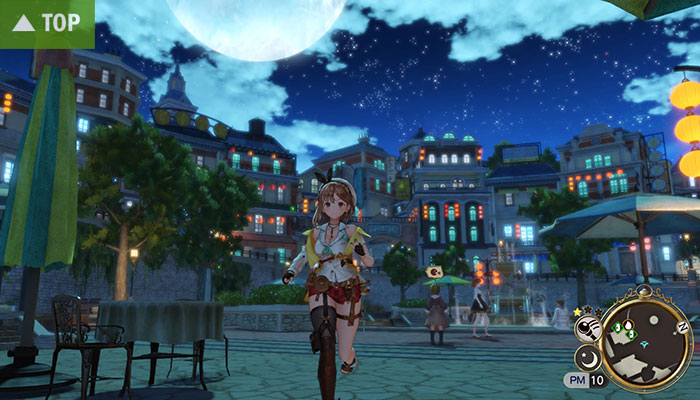The image size is (700, 400).
Task: Click the green TOP button
Action: pos(46,22)
